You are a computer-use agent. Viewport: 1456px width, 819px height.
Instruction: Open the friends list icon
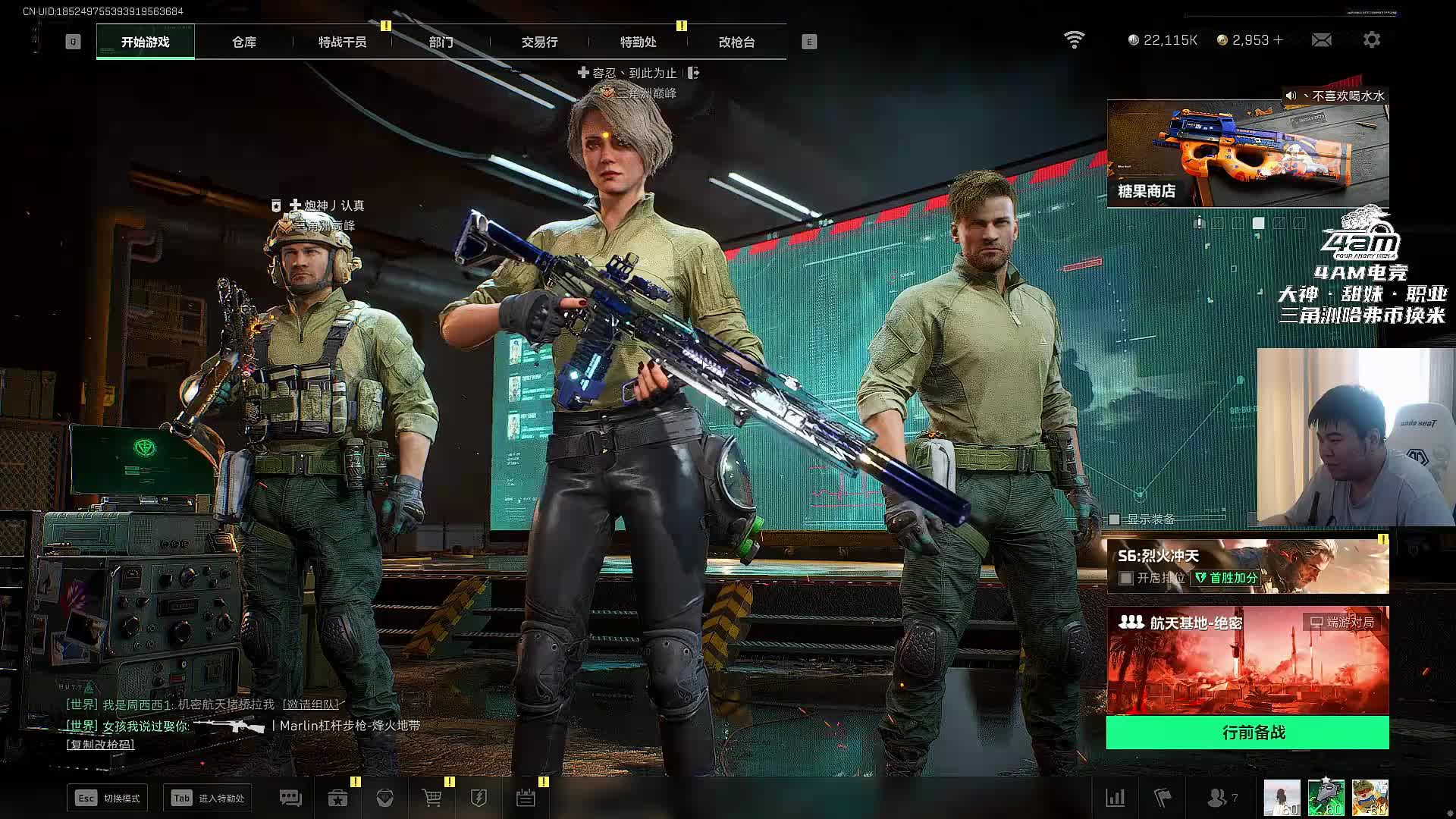1217,798
